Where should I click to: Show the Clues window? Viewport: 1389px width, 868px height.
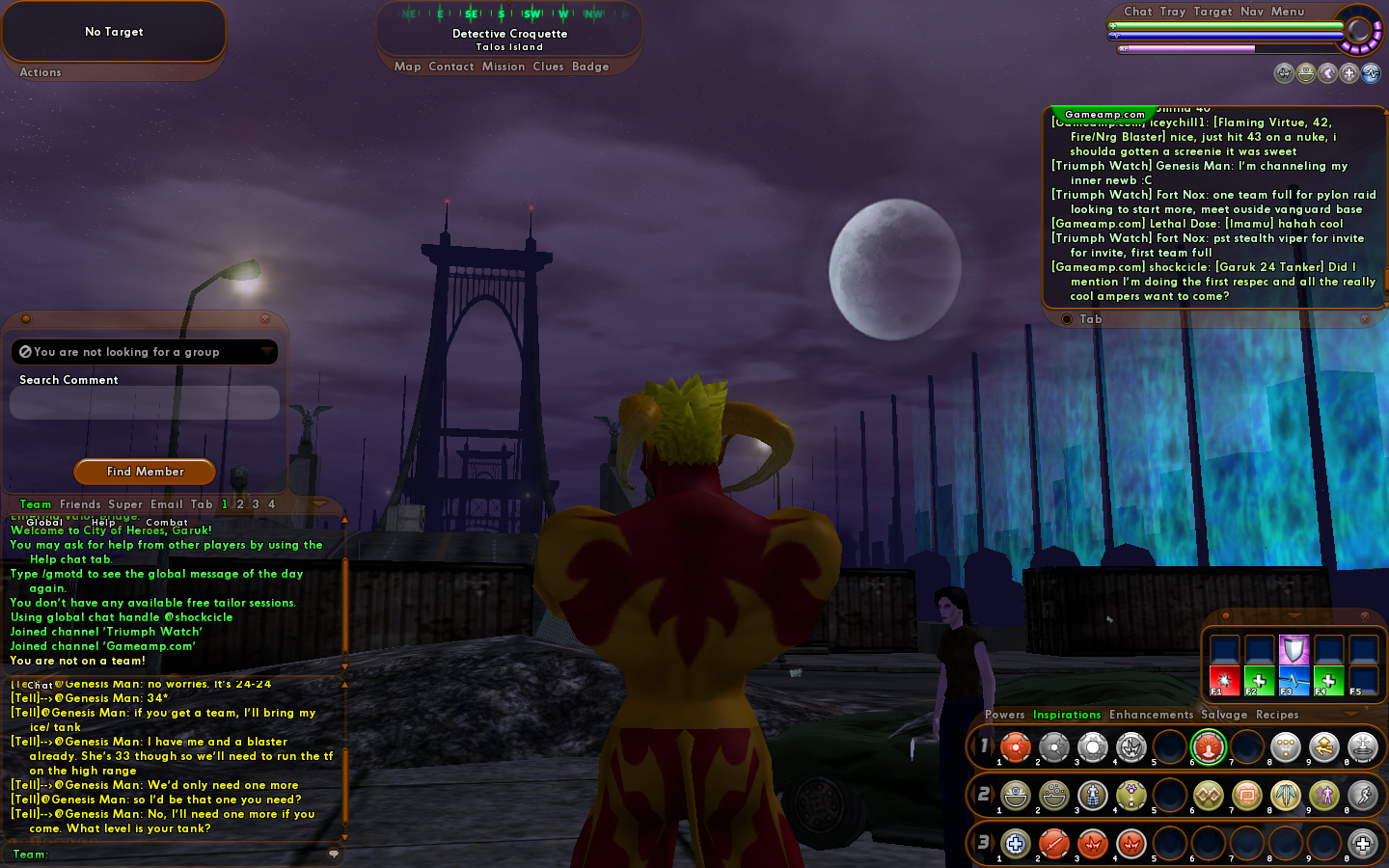coord(548,67)
